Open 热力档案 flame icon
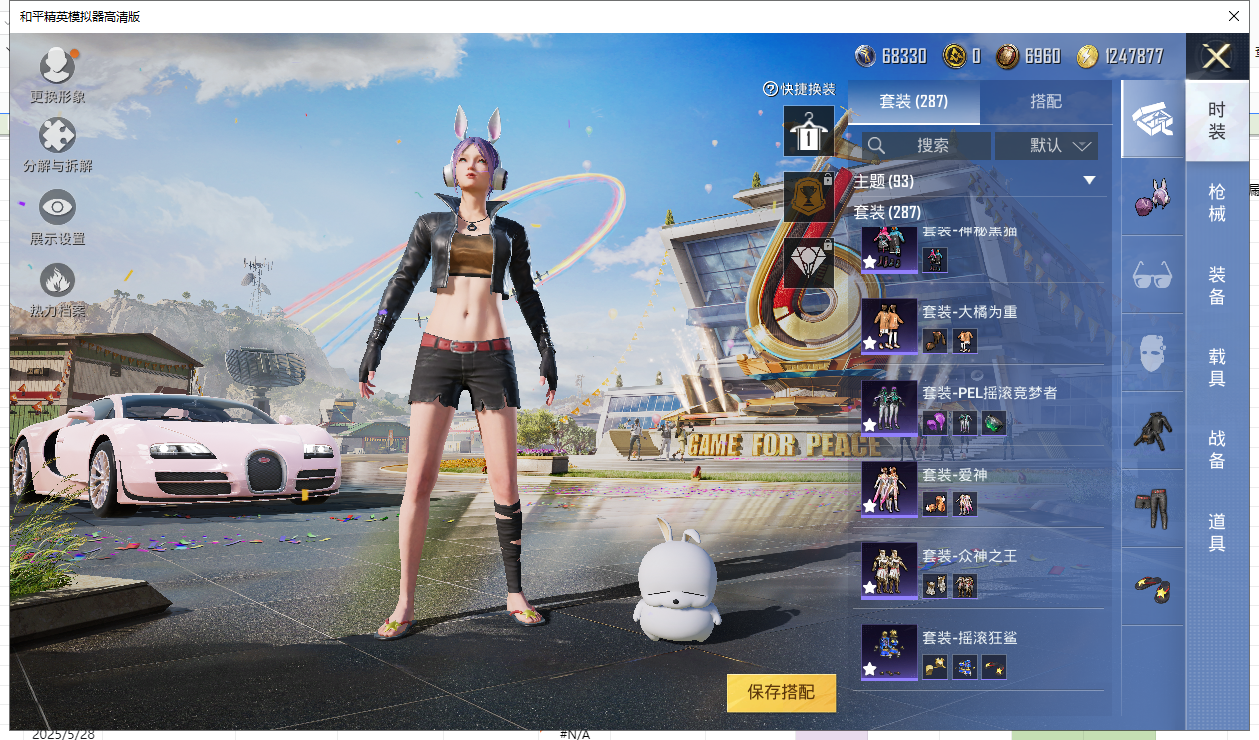Viewport: 1259px width, 740px height. click(x=57, y=281)
